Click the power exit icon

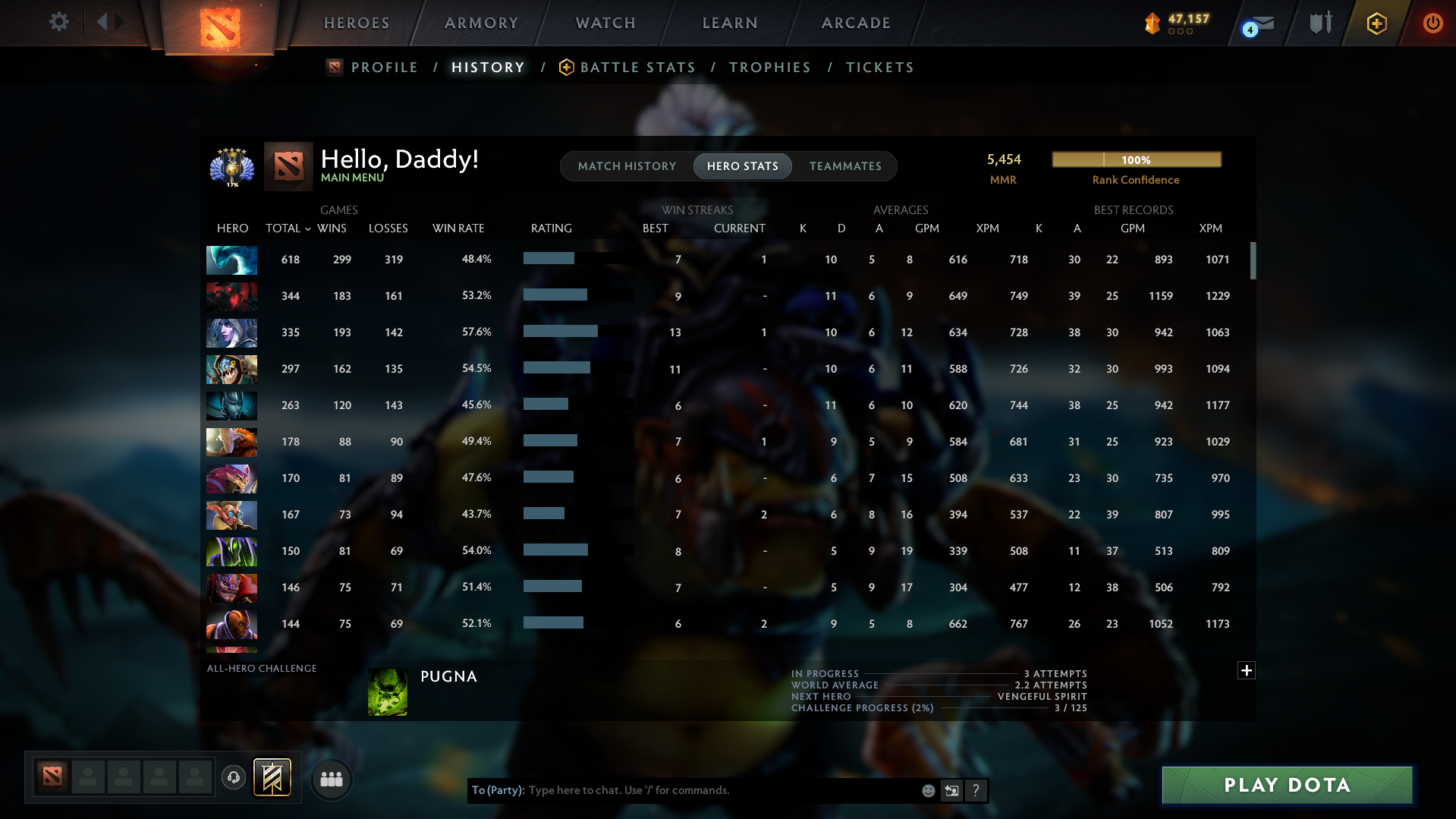(x=1432, y=23)
